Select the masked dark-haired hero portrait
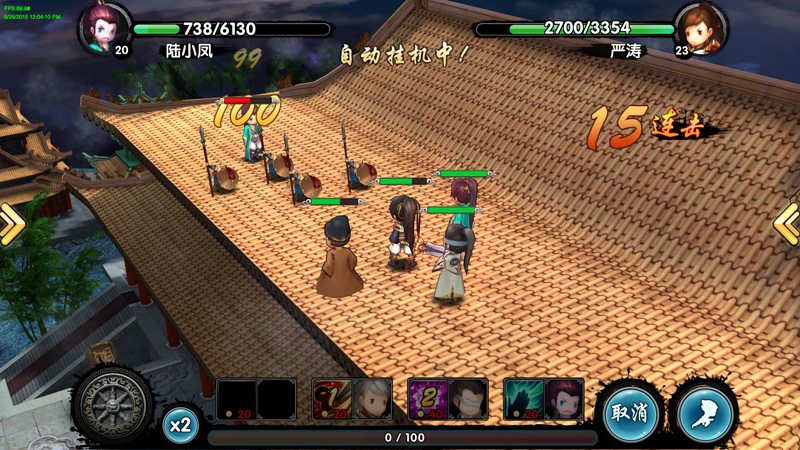The width and height of the screenshot is (800, 450). point(467,398)
